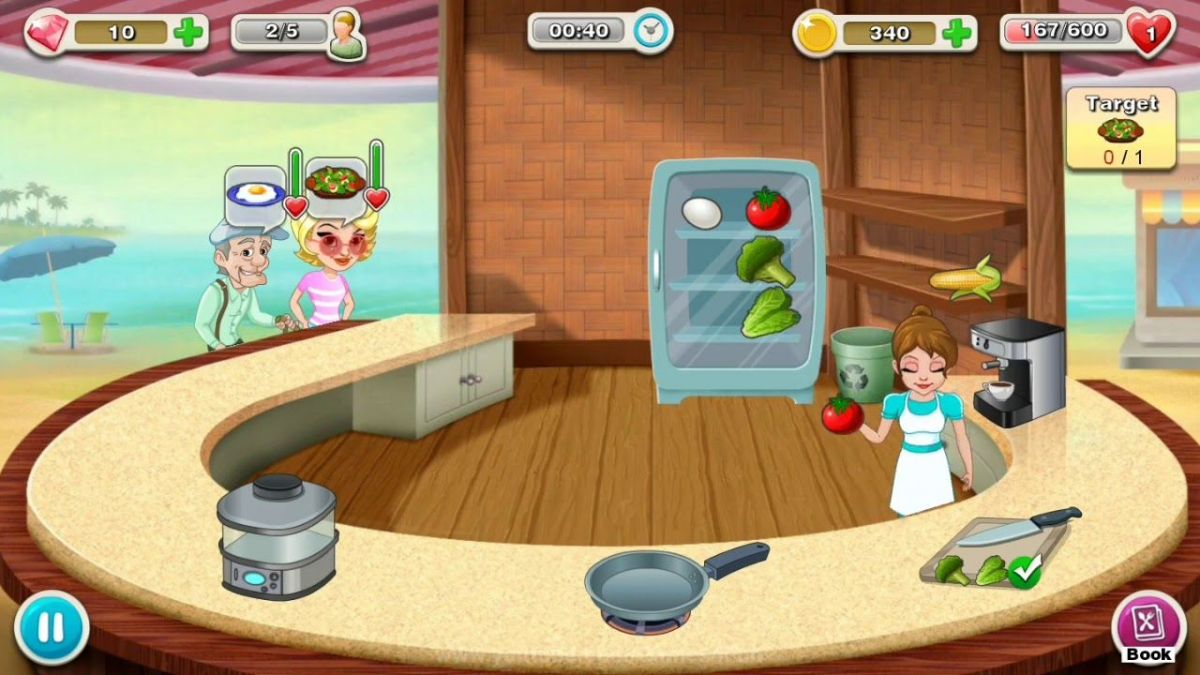Grab the broccoli in the fridge
1200x675 pixels.
(765, 261)
